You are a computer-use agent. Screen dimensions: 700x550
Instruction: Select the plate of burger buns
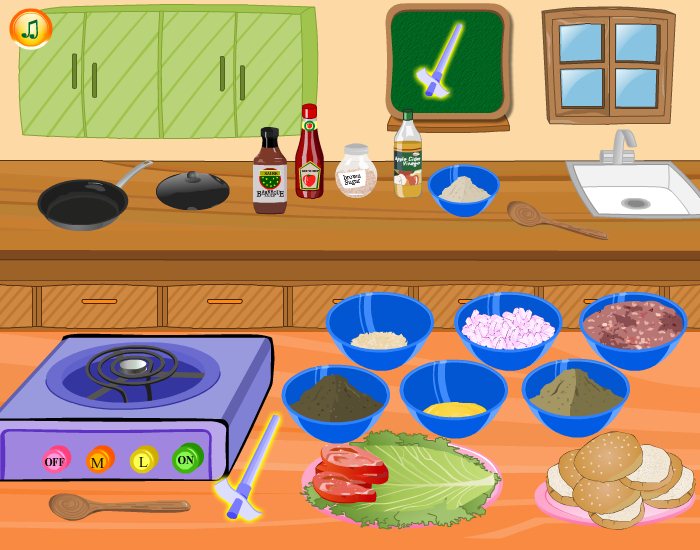pyautogui.click(x=614, y=480)
